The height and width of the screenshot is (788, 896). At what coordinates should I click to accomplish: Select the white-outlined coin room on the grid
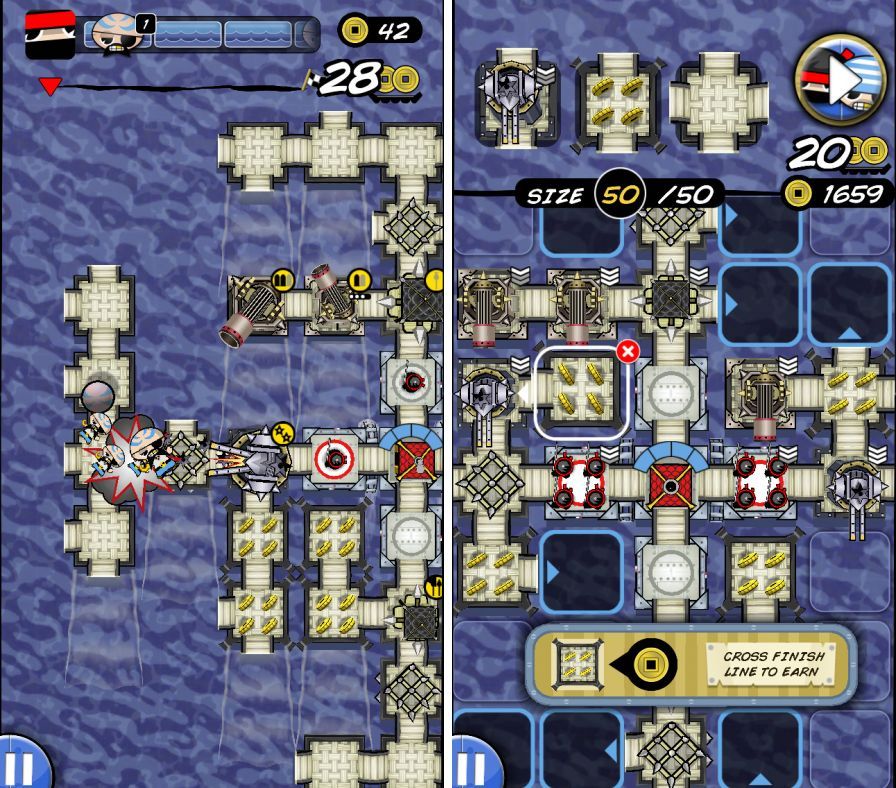(x=582, y=393)
